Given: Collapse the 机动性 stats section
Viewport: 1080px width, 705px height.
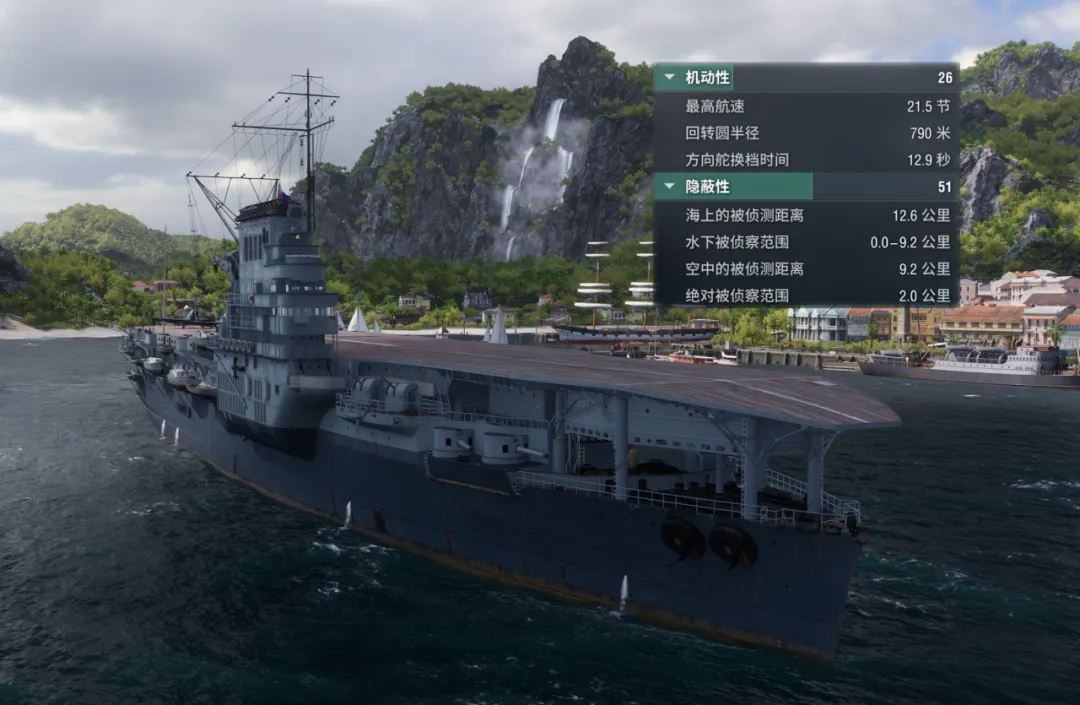Looking at the screenshot, I should pyautogui.click(x=669, y=77).
